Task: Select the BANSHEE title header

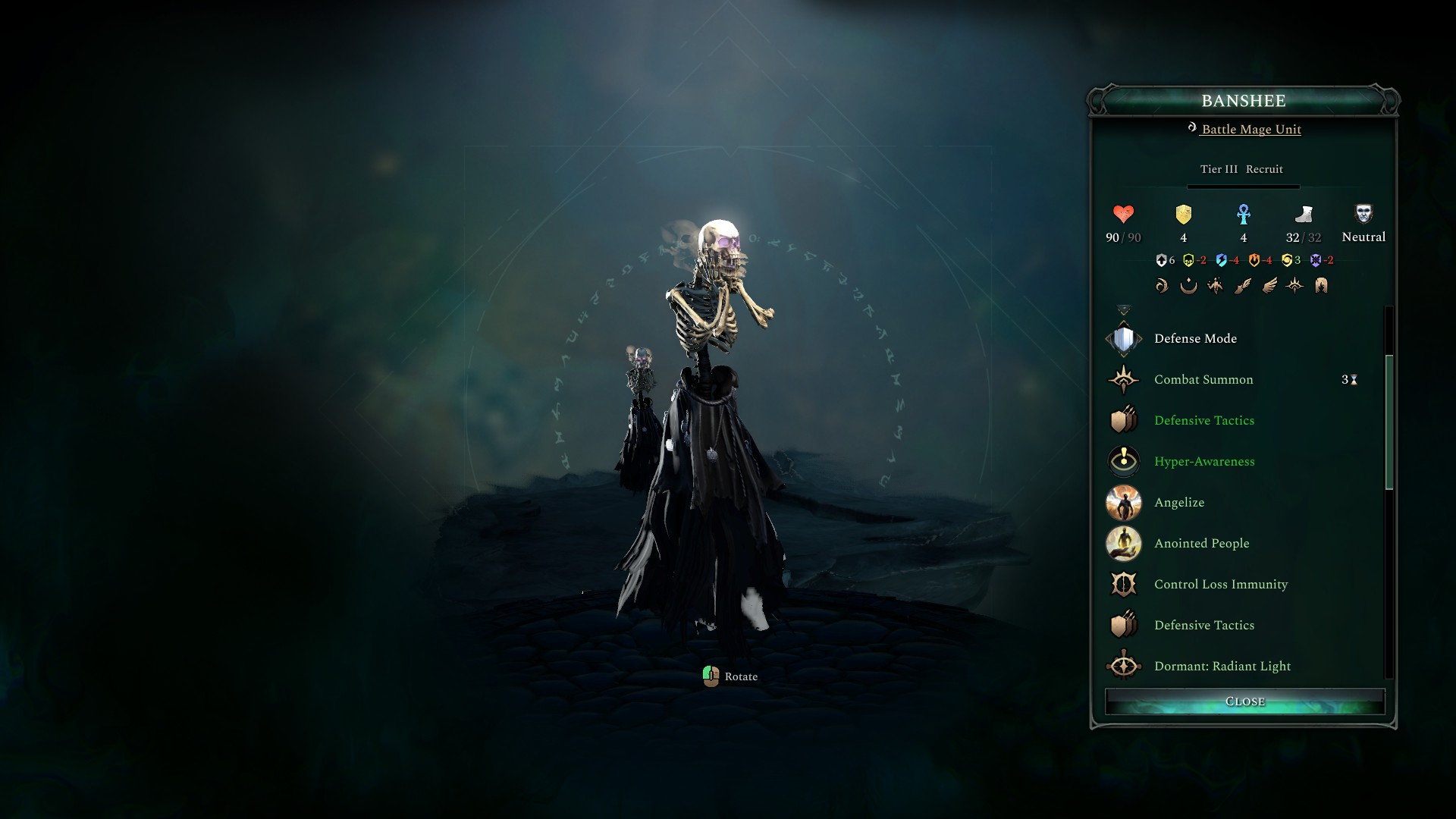Action: pos(1244,101)
